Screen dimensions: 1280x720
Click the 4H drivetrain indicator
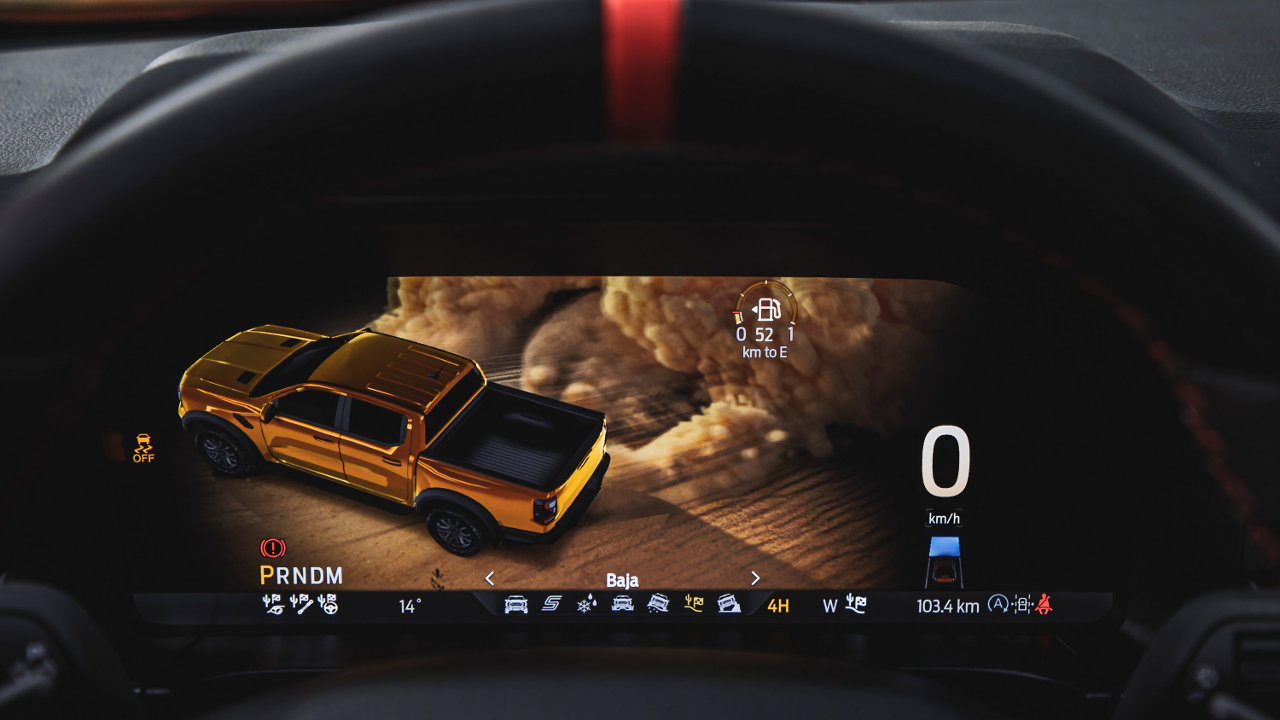[778, 605]
